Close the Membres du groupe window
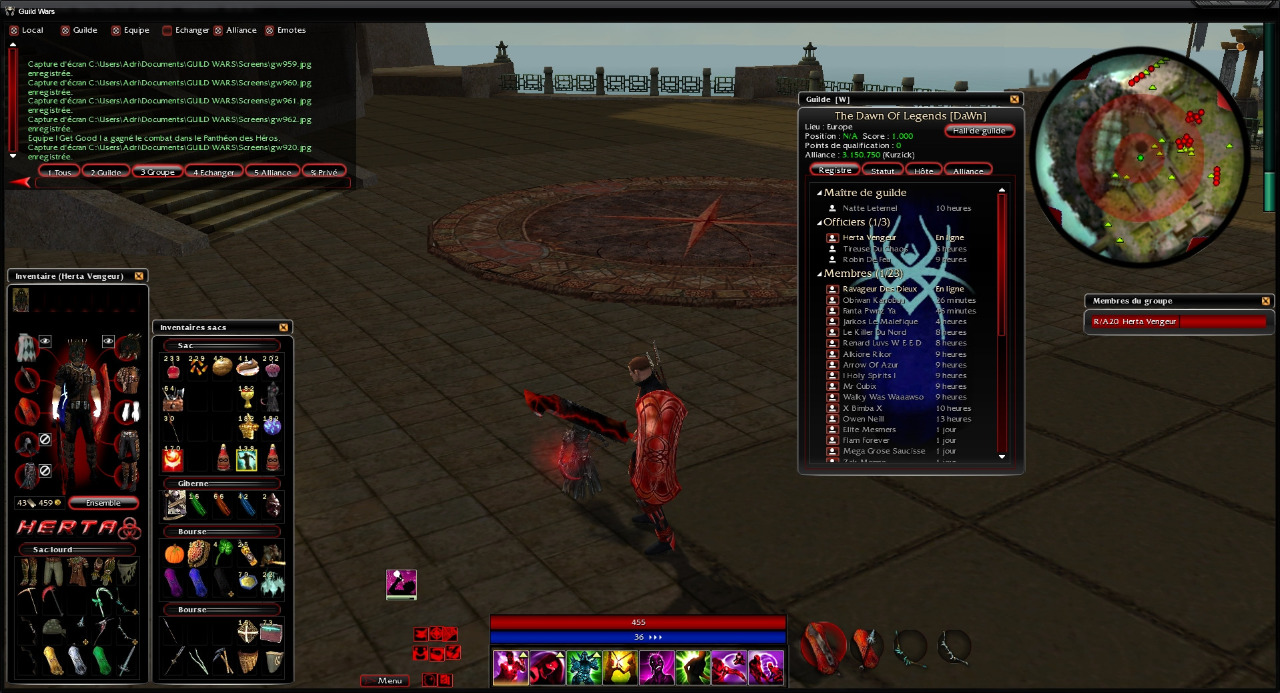 tap(1265, 301)
